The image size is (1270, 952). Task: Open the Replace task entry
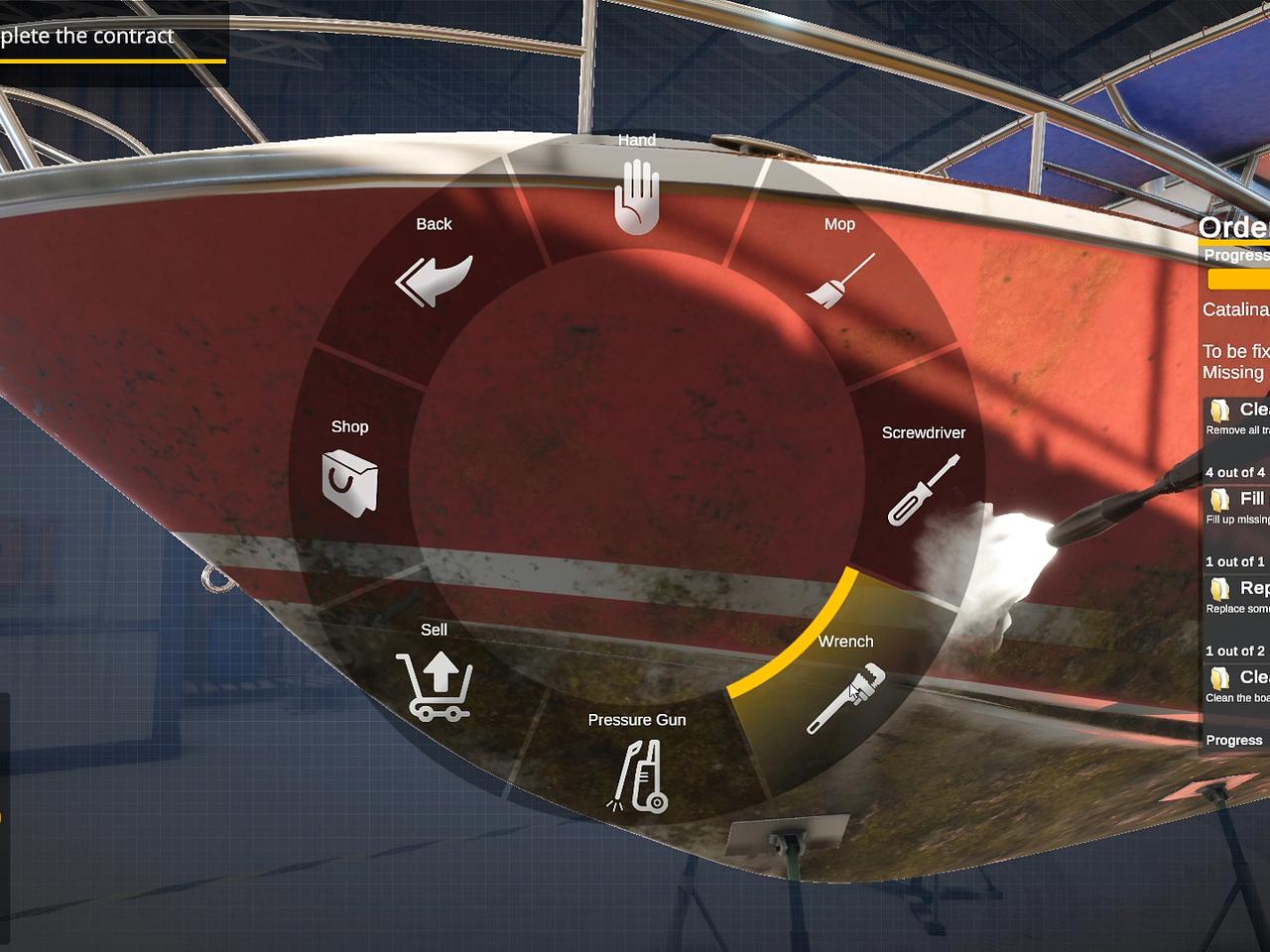1221,588
